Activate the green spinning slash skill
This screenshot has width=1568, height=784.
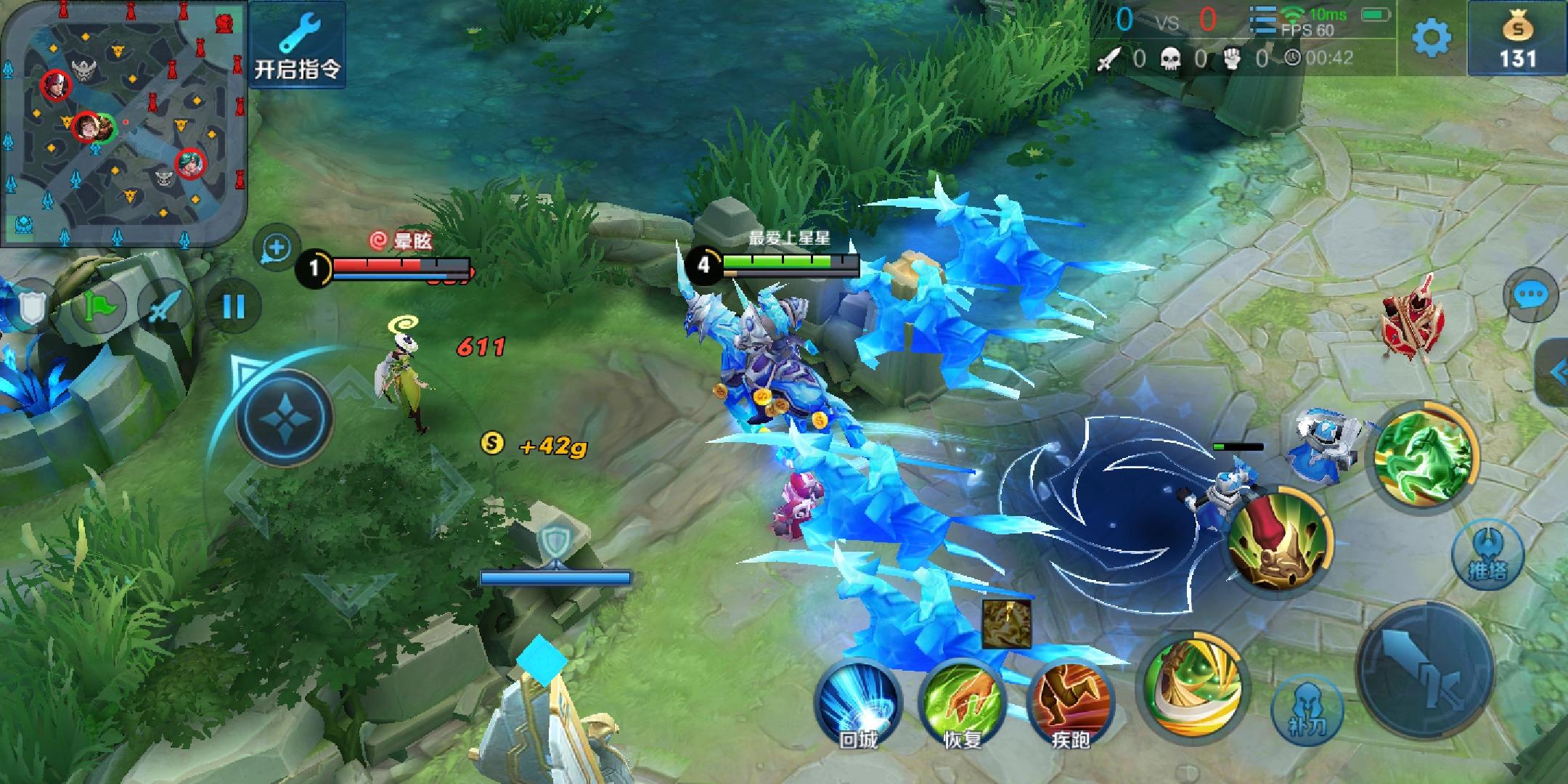1191,686
